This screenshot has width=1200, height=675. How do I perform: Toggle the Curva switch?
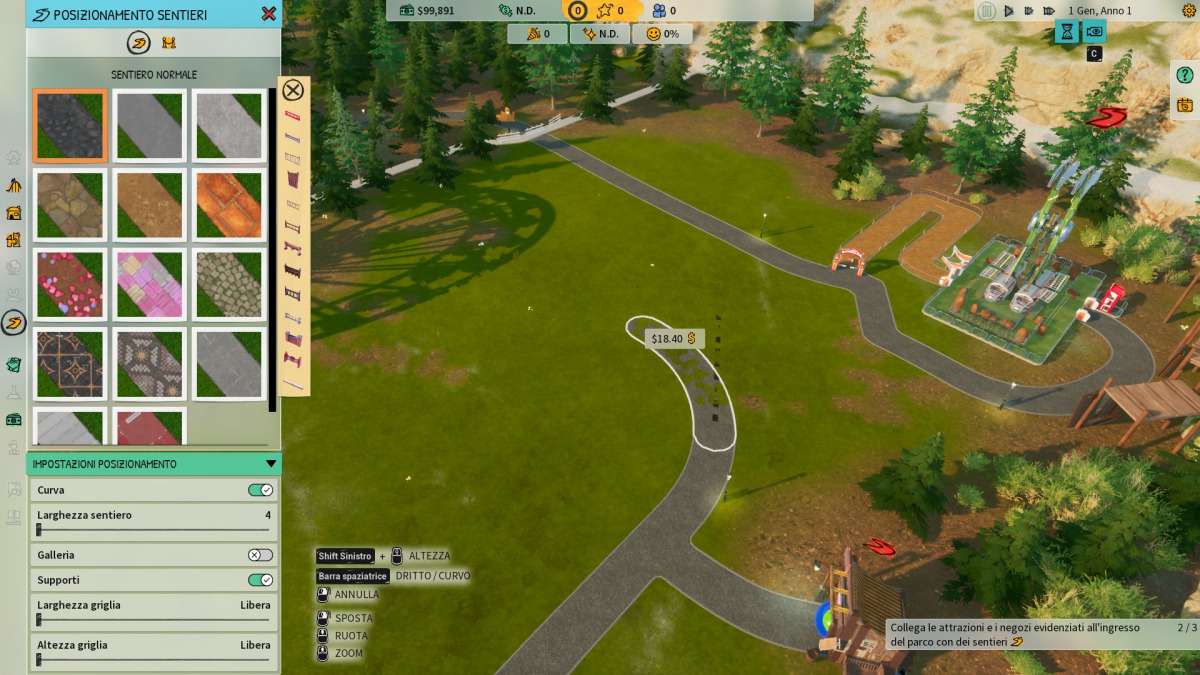pyautogui.click(x=260, y=490)
